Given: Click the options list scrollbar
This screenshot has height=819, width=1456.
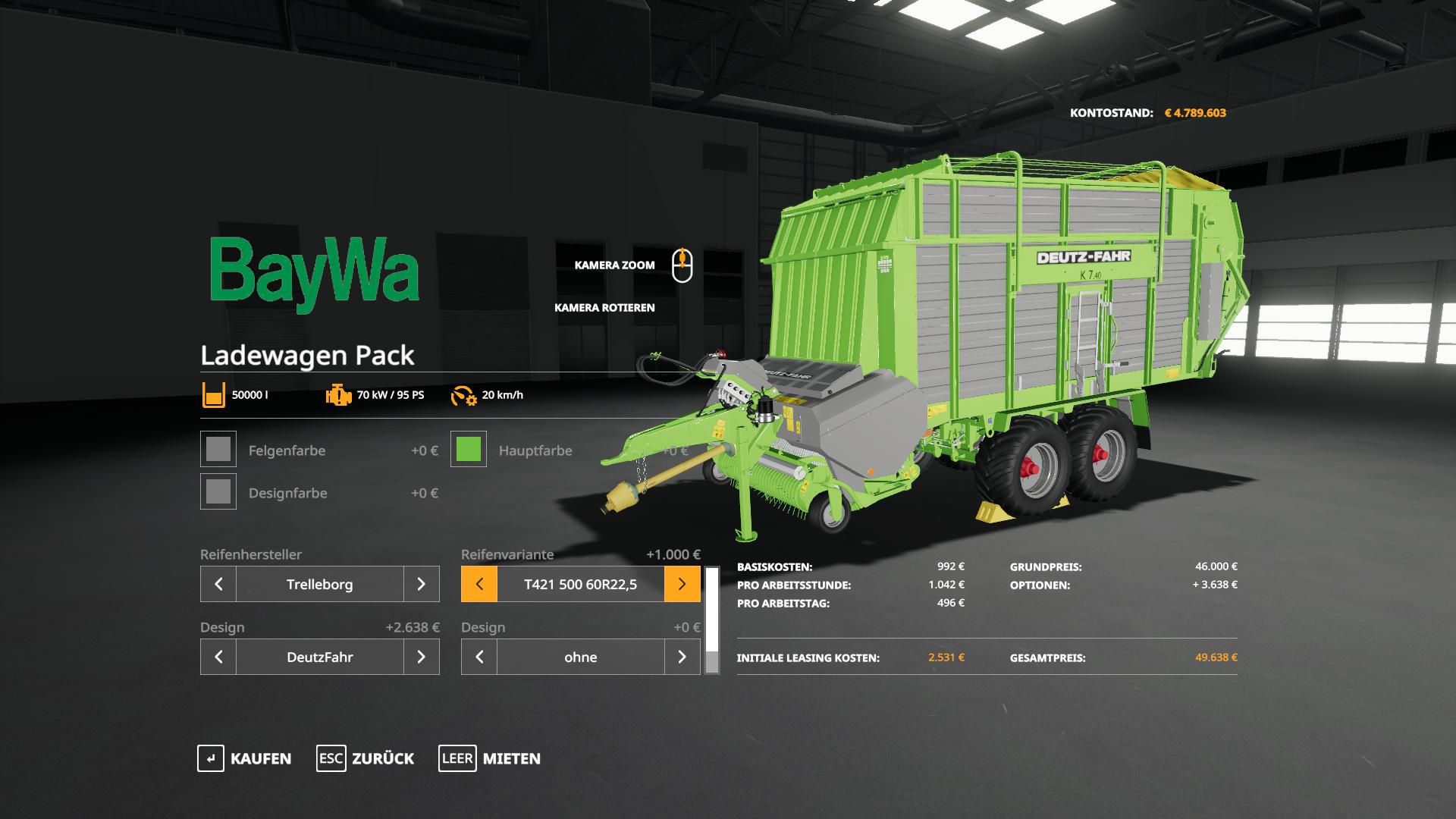Looking at the screenshot, I should (711, 620).
